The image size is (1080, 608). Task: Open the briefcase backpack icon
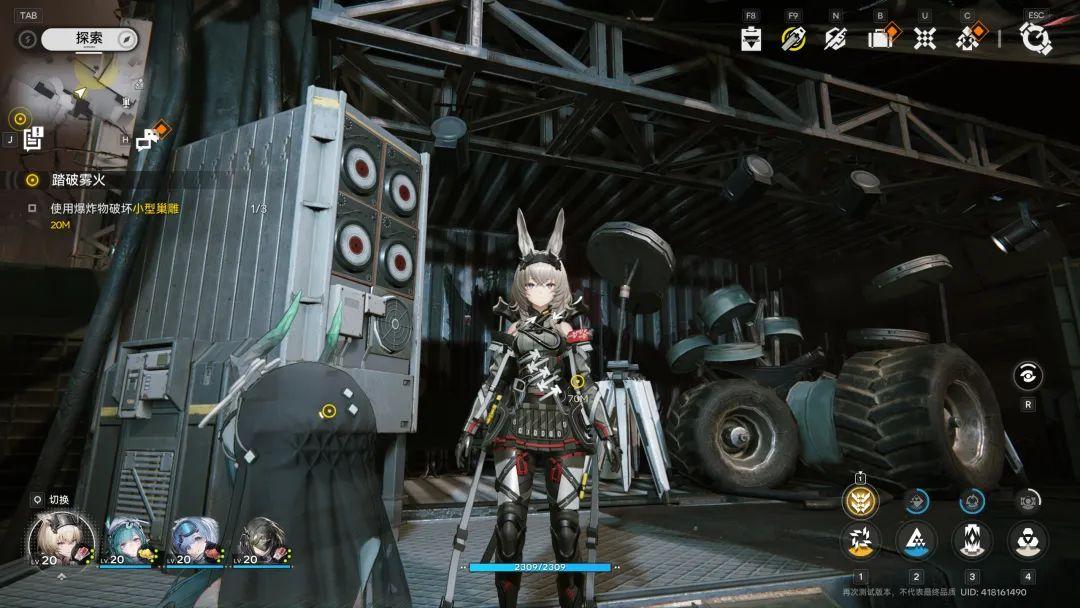[x=881, y=39]
